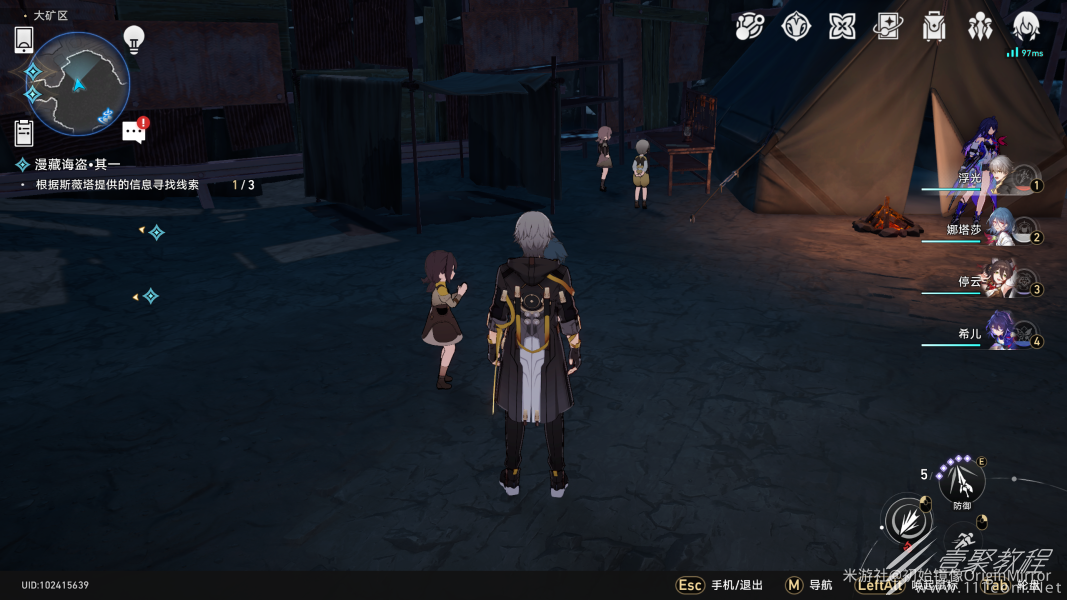Open the mission log clipboard icon
The height and width of the screenshot is (600, 1067).
(24, 133)
